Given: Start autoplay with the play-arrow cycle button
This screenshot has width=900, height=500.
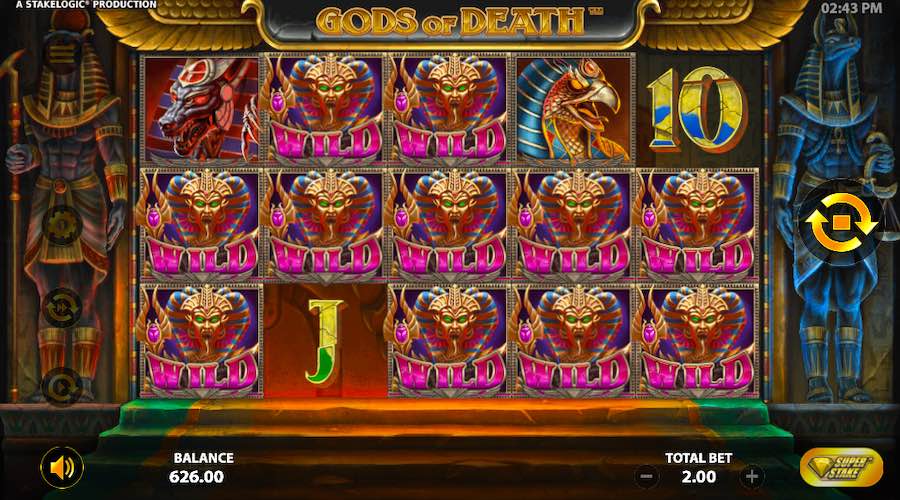Looking at the screenshot, I should coord(62,386).
